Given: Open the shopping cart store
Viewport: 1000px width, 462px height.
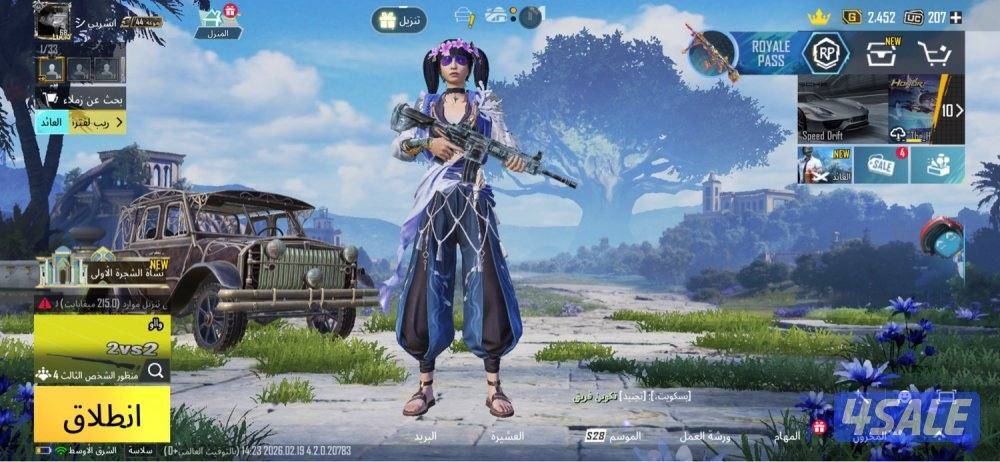Looking at the screenshot, I should click(934, 53).
